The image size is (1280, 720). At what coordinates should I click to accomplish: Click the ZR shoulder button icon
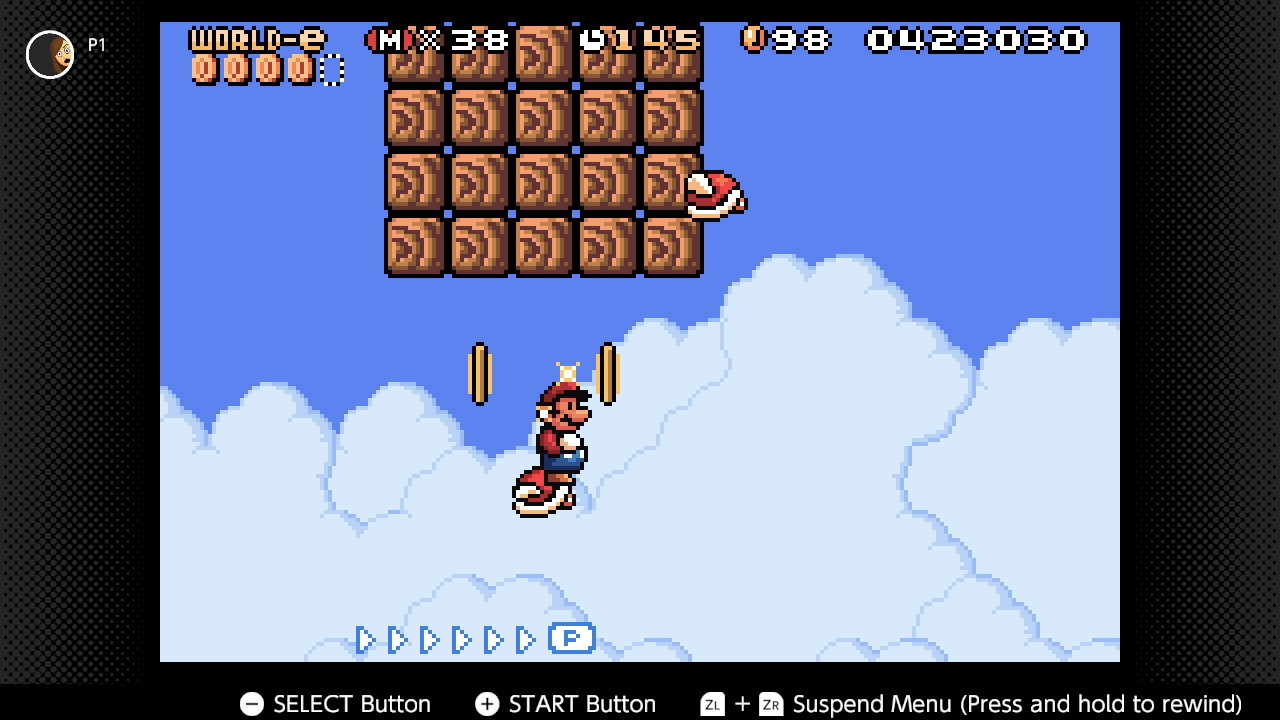click(x=771, y=704)
